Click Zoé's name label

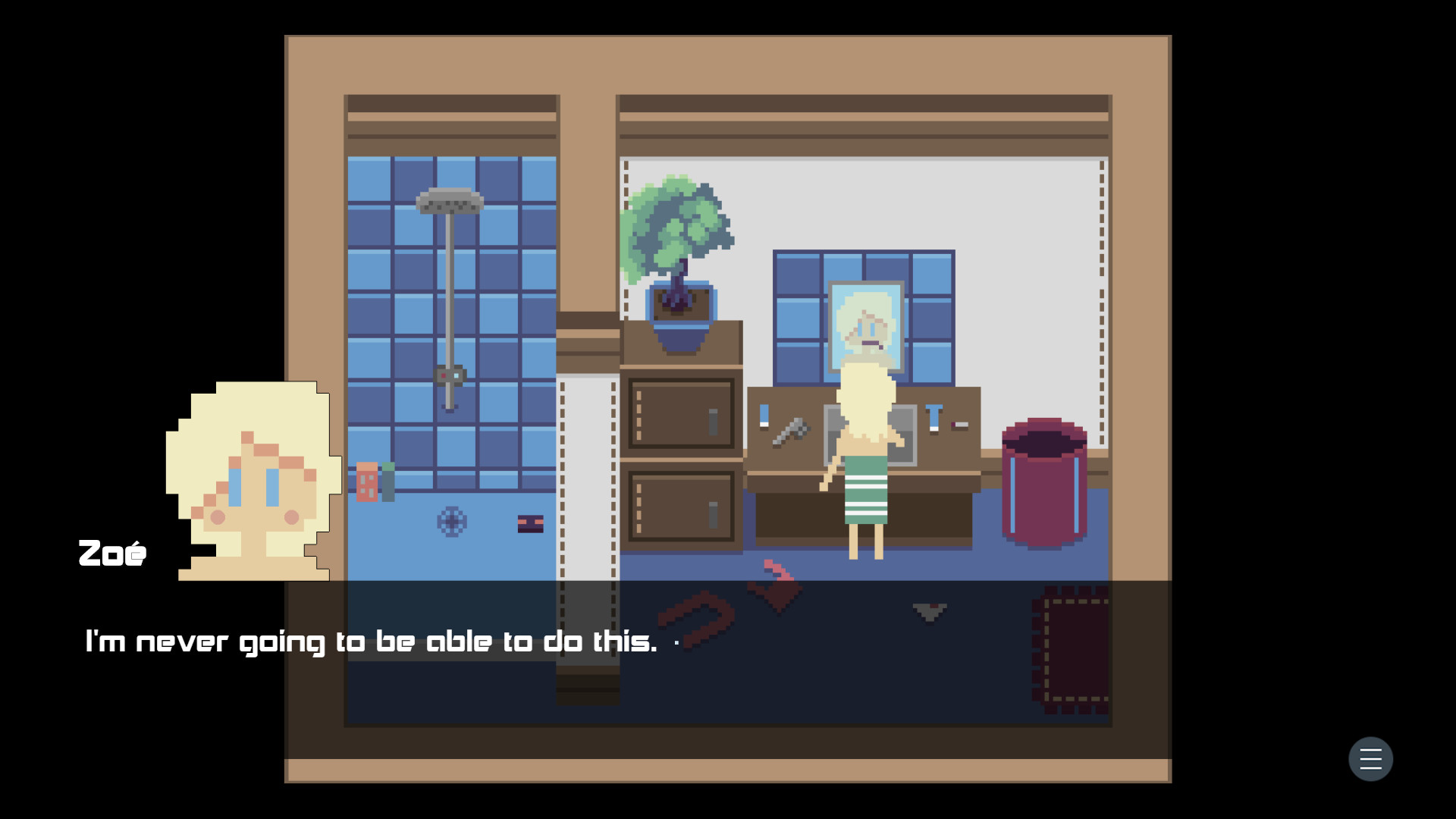[x=112, y=553]
